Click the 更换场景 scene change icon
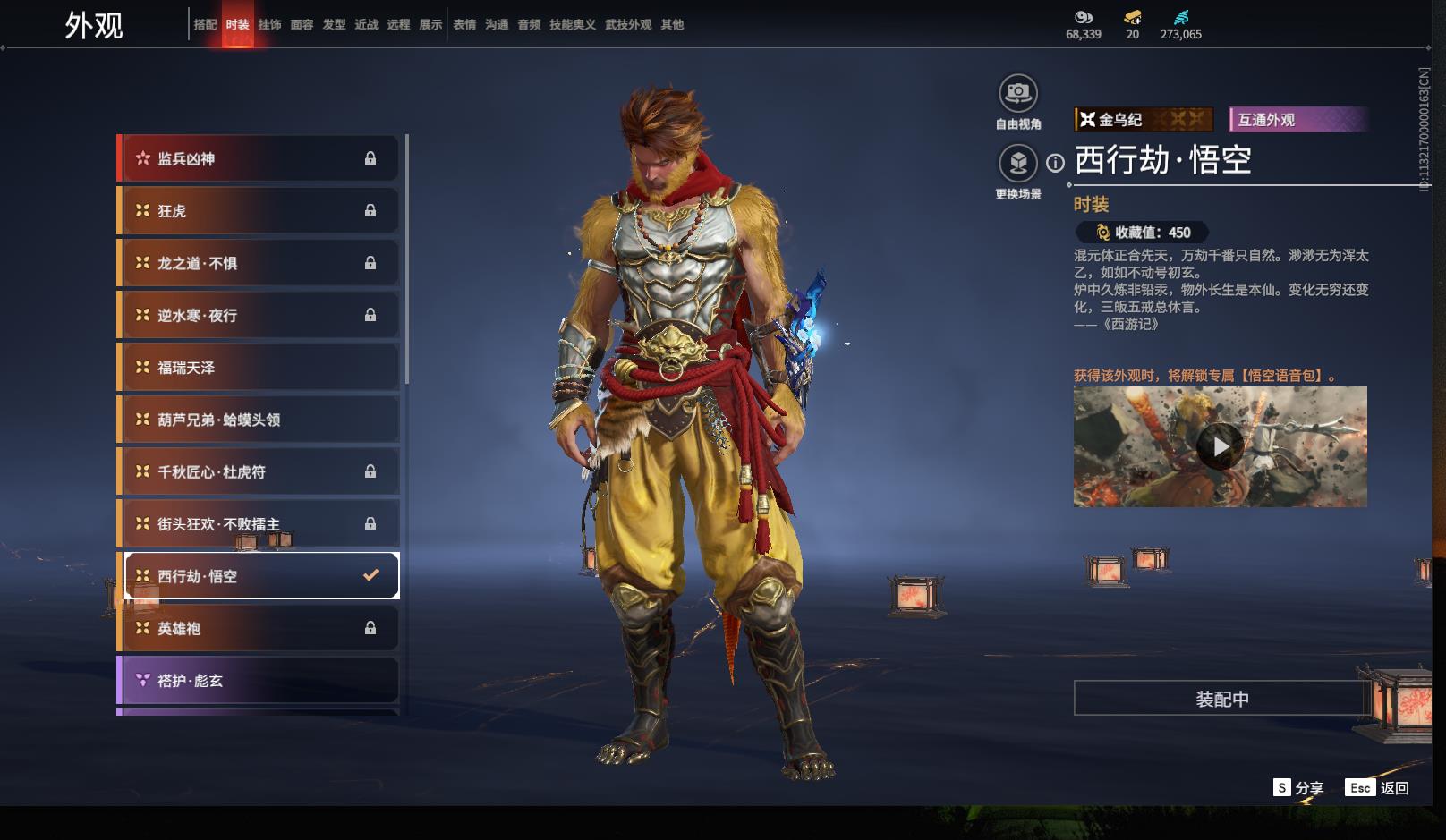Screen dimensions: 1446x840 pyautogui.click(x=1018, y=164)
